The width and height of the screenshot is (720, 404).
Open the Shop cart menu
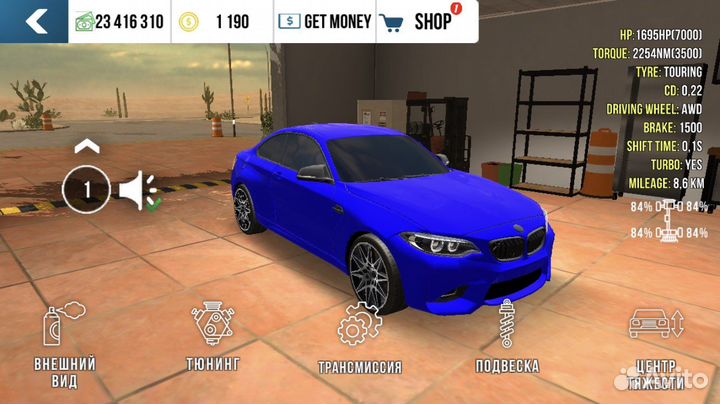[x=418, y=21]
